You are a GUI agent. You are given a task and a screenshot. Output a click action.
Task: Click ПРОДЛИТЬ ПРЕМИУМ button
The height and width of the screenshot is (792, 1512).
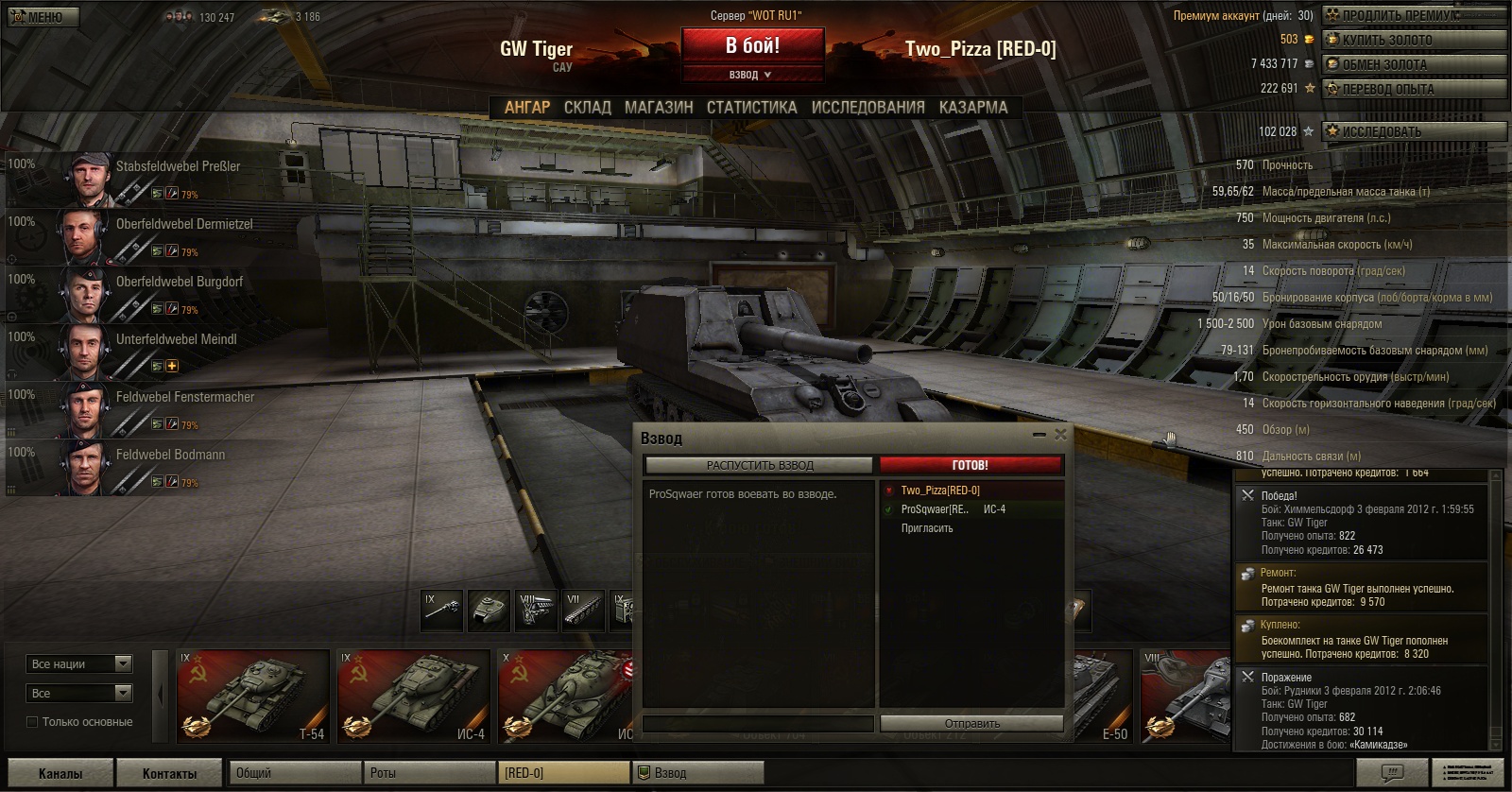click(x=1413, y=15)
